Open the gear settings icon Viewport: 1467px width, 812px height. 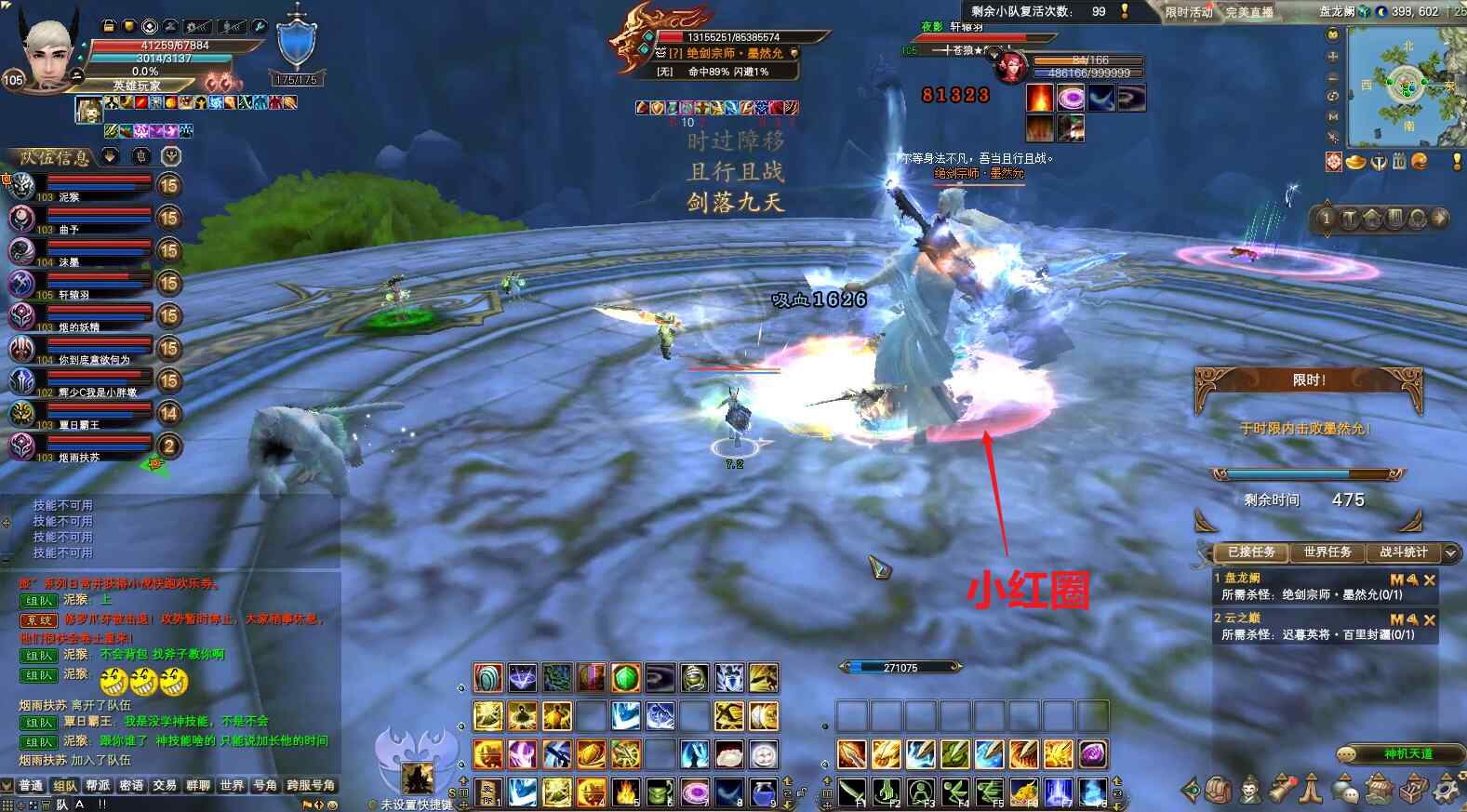coord(1447,790)
